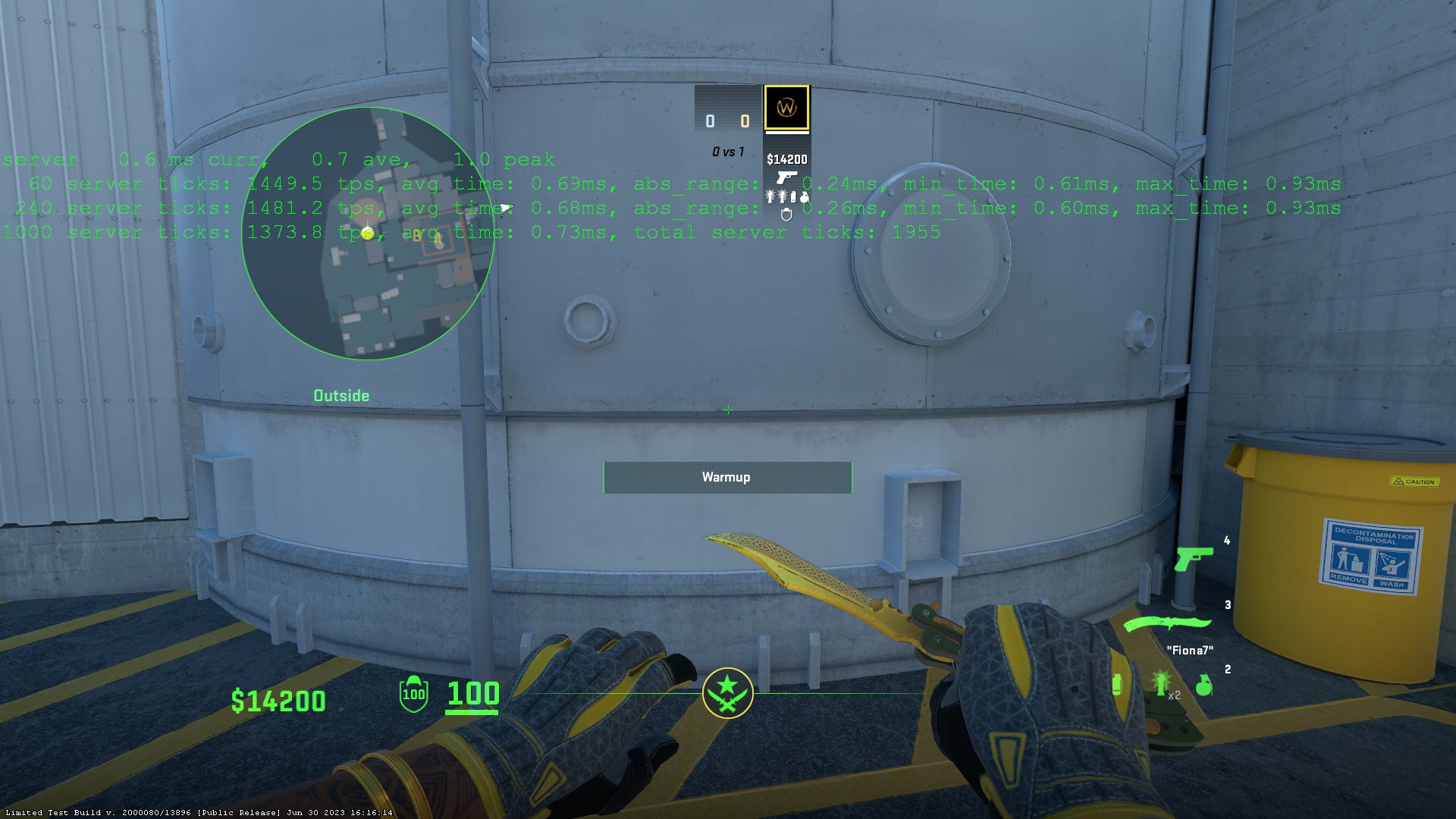The width and height of the screenshot is (1456, 819).
Task: Choose the smoke grenade icon
Action: (x=1117, y=685)
